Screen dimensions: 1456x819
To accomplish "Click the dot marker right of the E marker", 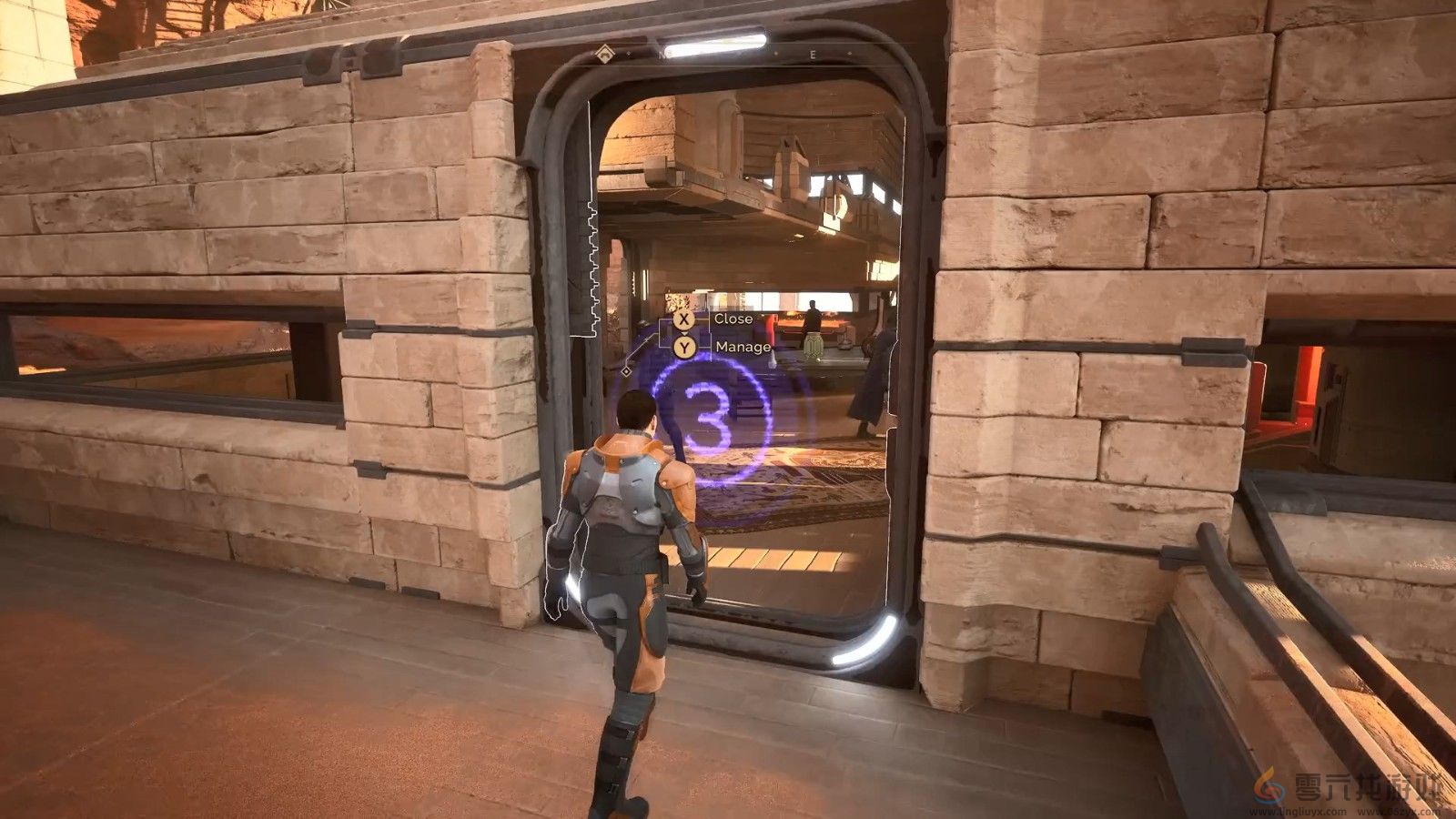I will (850, 54).
